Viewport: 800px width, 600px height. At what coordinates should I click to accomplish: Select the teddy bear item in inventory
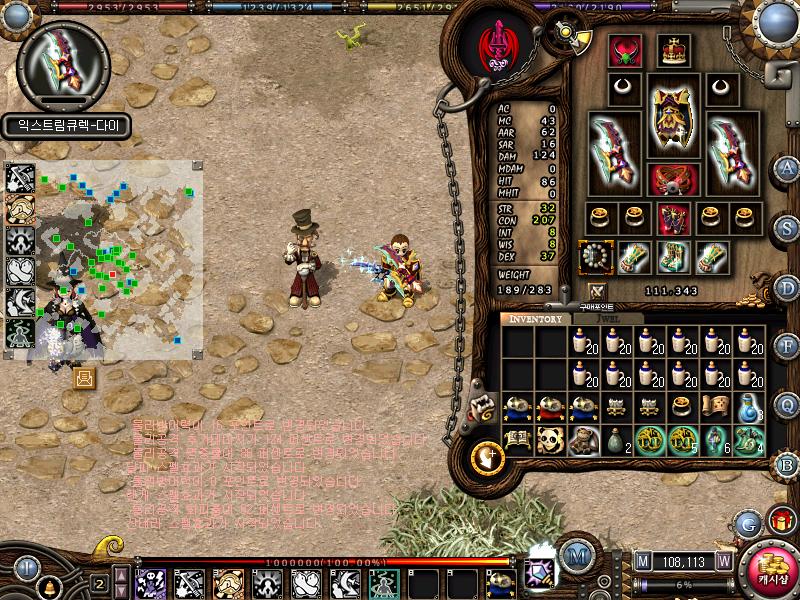(x=584, y=440)
